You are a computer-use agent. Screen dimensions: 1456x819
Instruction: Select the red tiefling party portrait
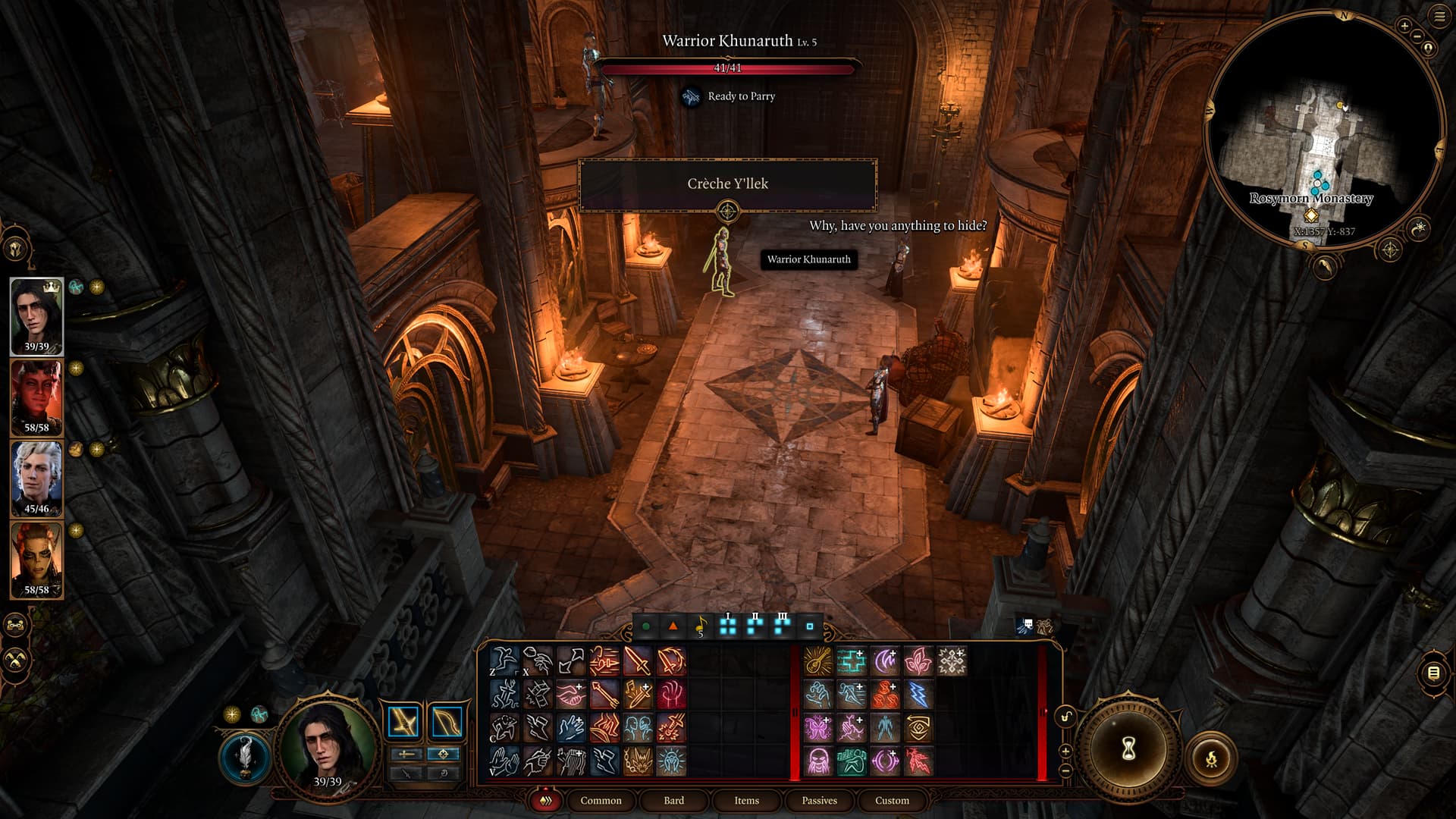[36, 397]
